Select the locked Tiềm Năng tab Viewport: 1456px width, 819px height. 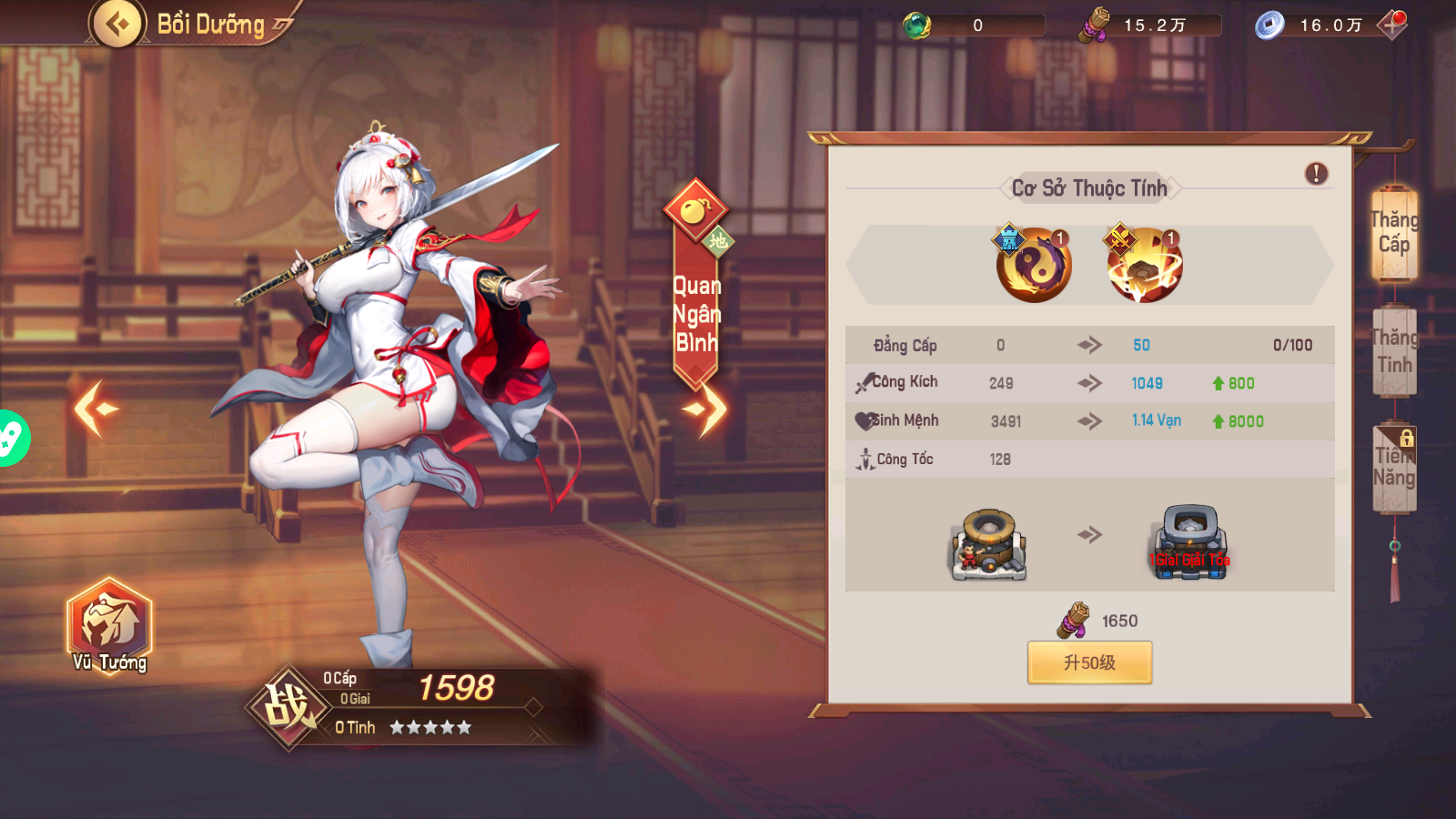click(x=1394, y=467)
